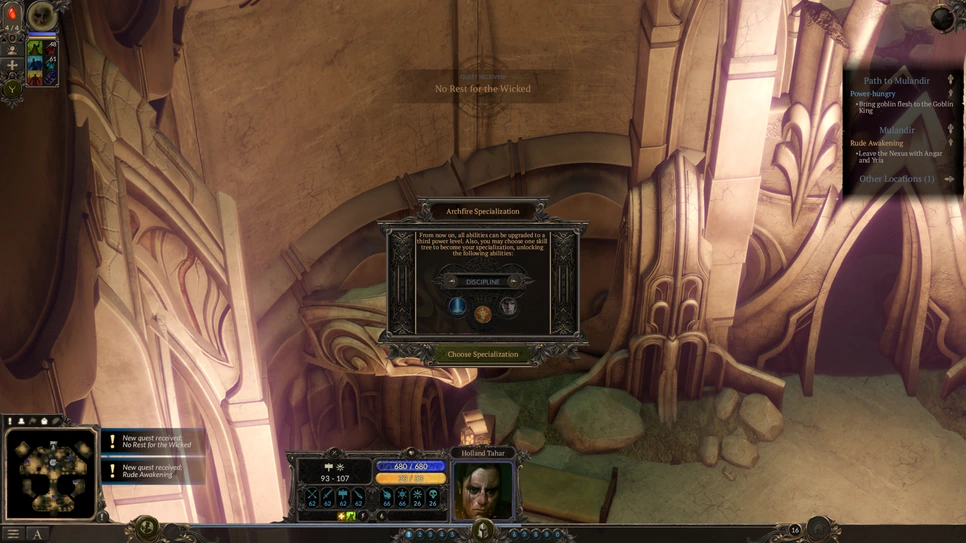
Task: Select the Holland Tahar portrait
Action: (483, 490)
